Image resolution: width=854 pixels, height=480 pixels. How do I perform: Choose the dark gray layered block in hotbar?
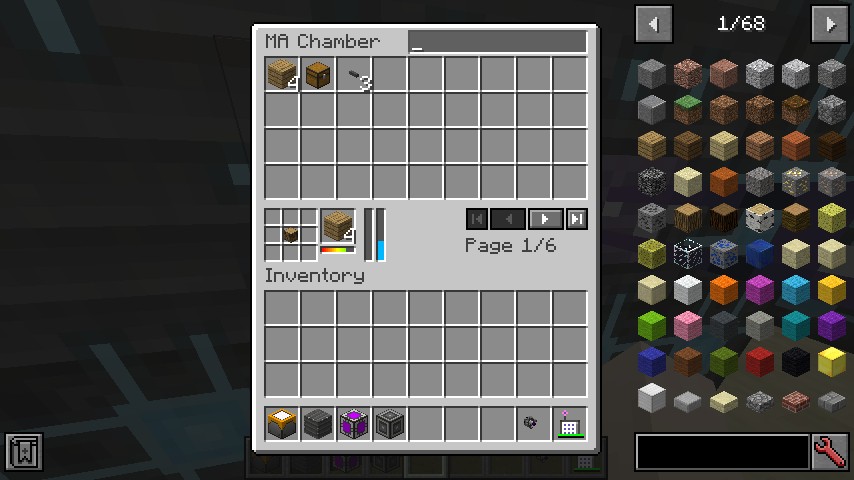[317, 424]
